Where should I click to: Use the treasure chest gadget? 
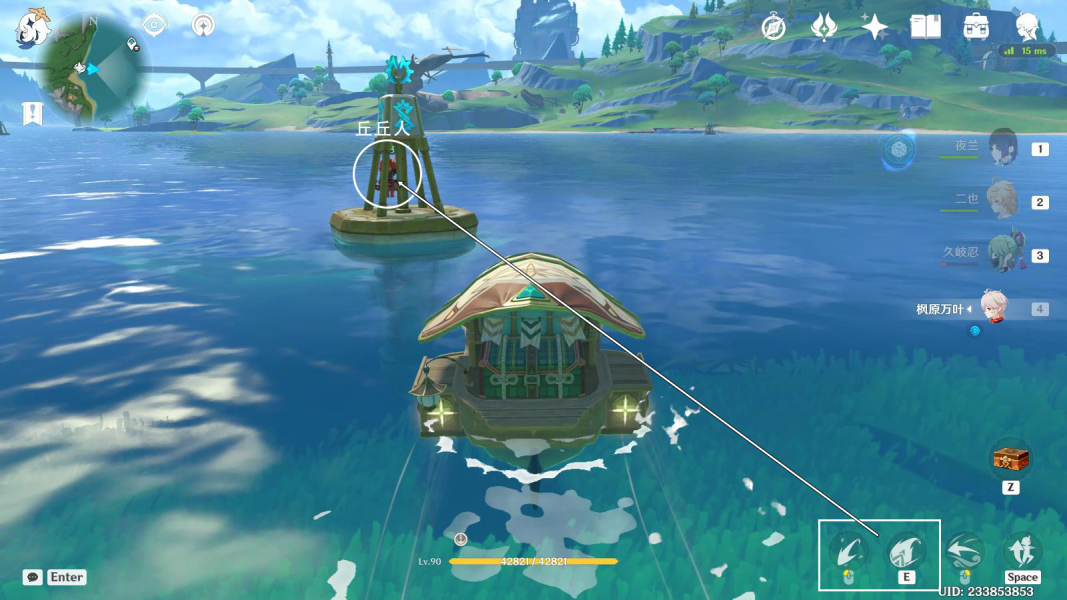coord(1011,460)
